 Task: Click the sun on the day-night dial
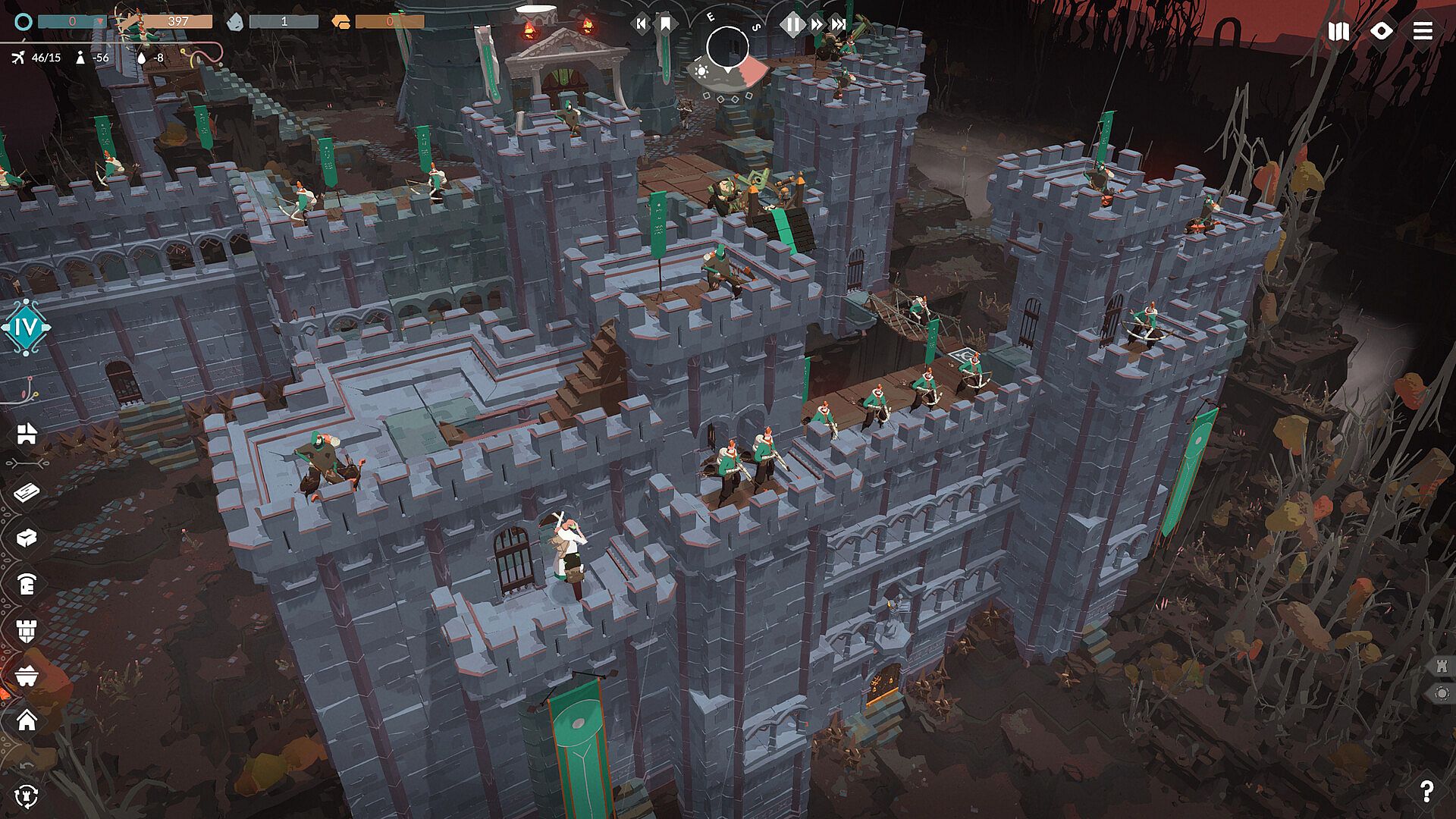(701, 72)
